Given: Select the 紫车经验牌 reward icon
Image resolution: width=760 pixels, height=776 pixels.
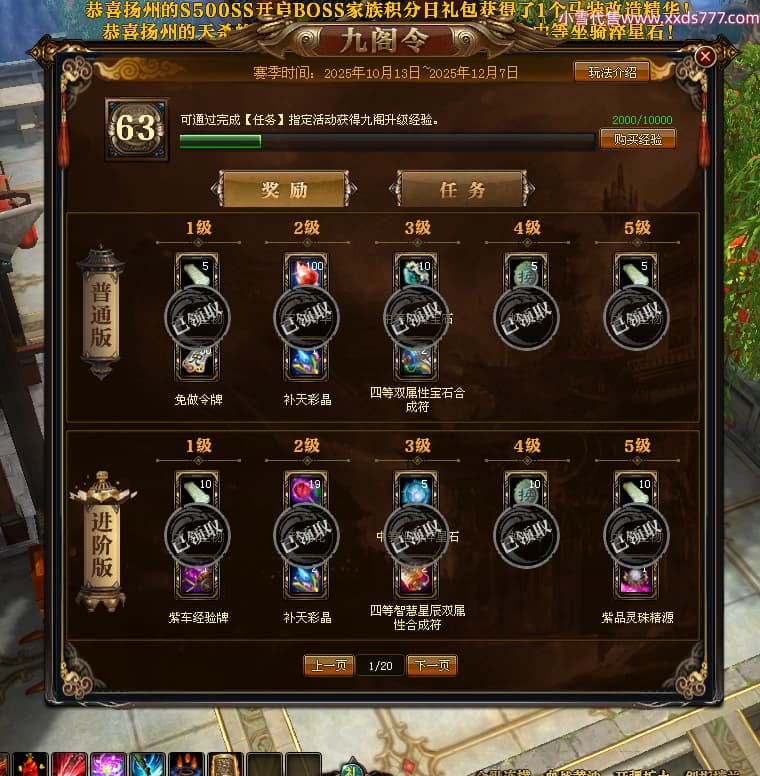Looking at the screenshot, I should pos(197,579).
